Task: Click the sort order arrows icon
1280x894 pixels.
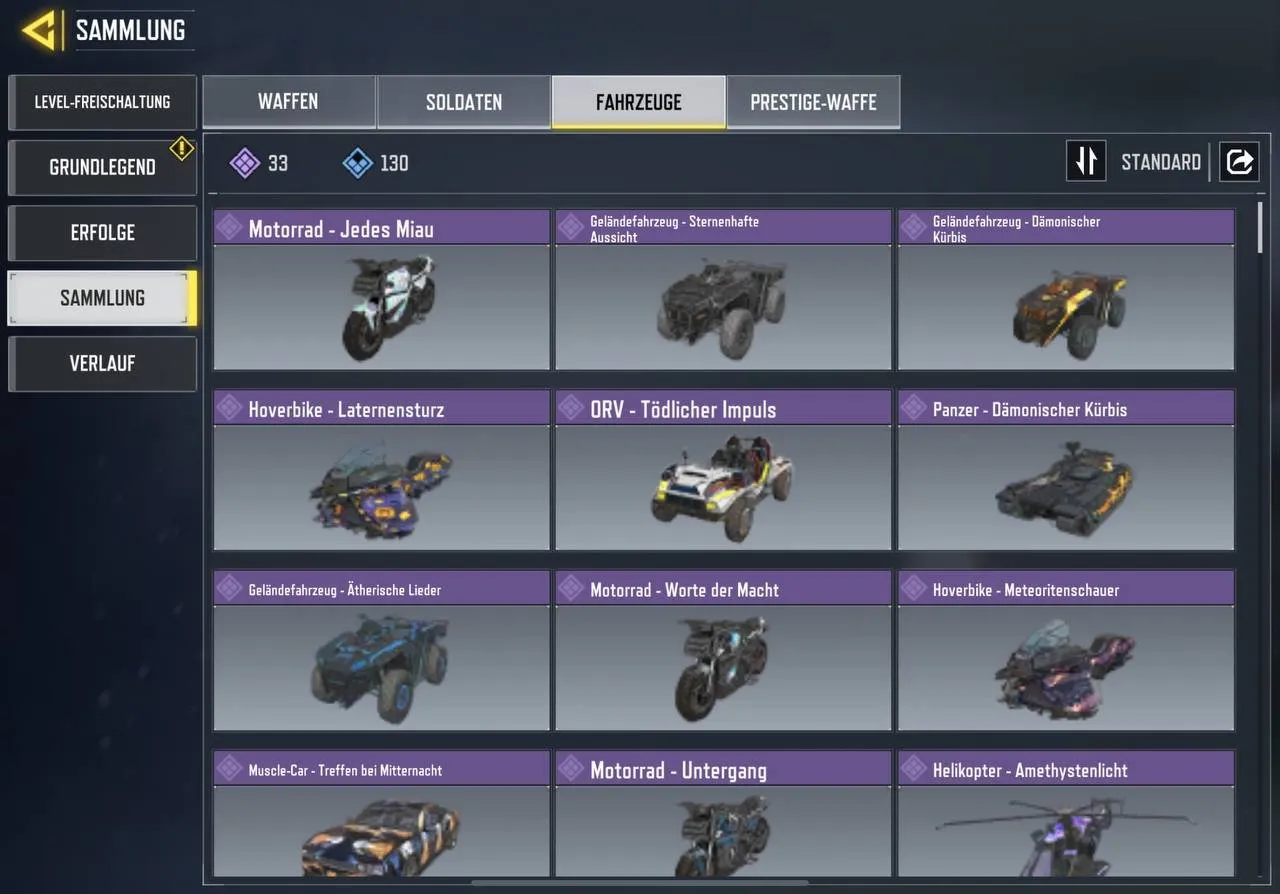Action: [1086, 161]
